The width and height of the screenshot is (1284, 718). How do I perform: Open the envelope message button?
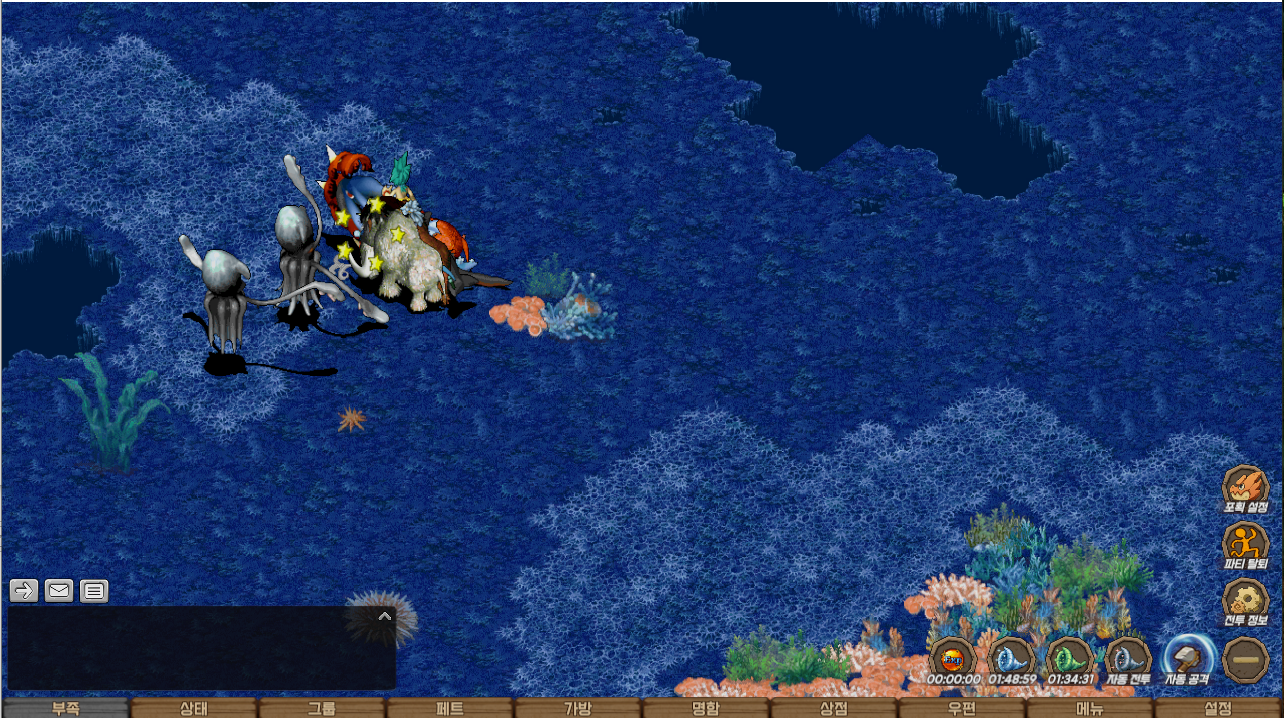tap(59, 590)
